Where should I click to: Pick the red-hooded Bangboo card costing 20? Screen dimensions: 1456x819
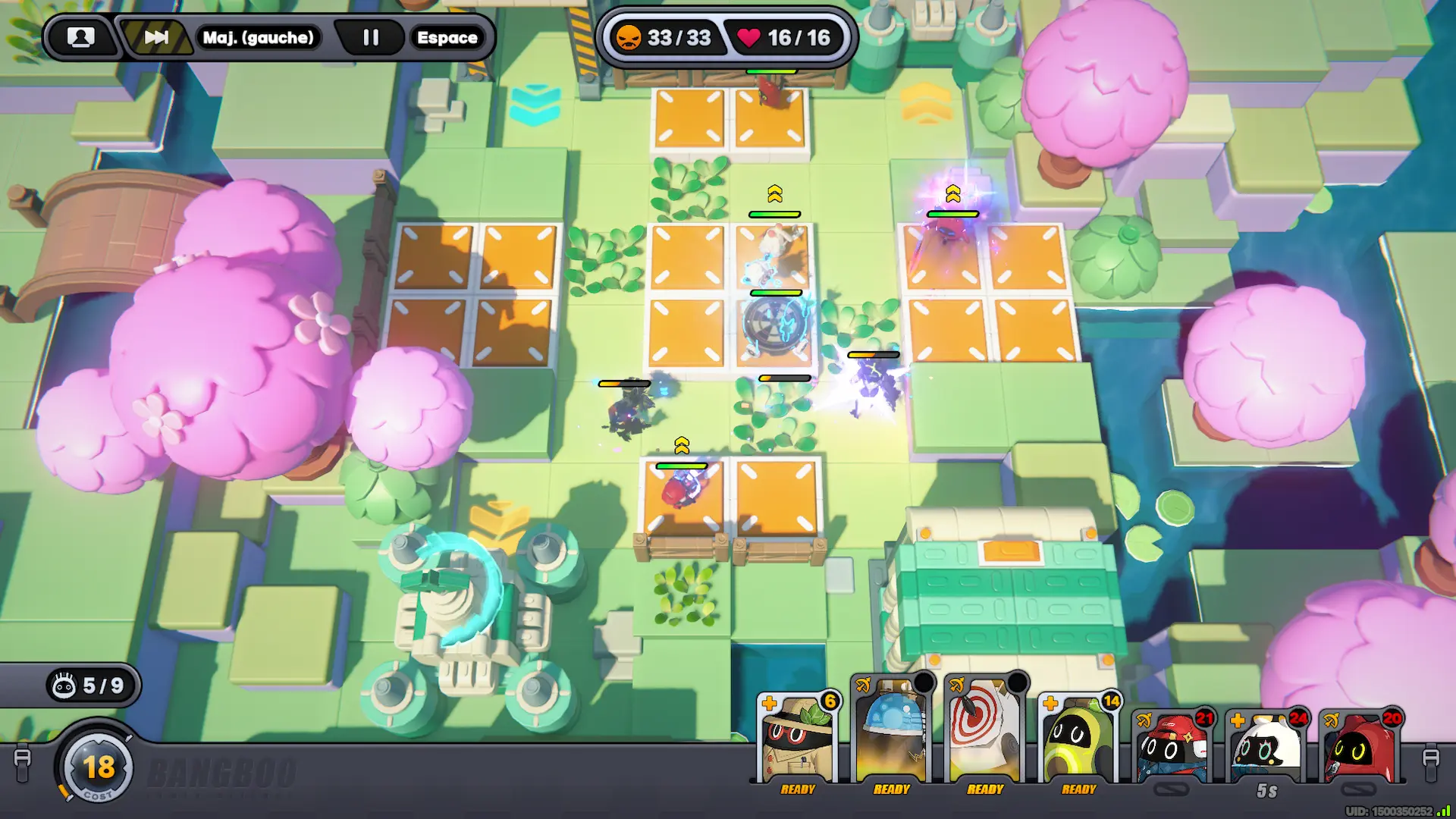click(1360, 747)
